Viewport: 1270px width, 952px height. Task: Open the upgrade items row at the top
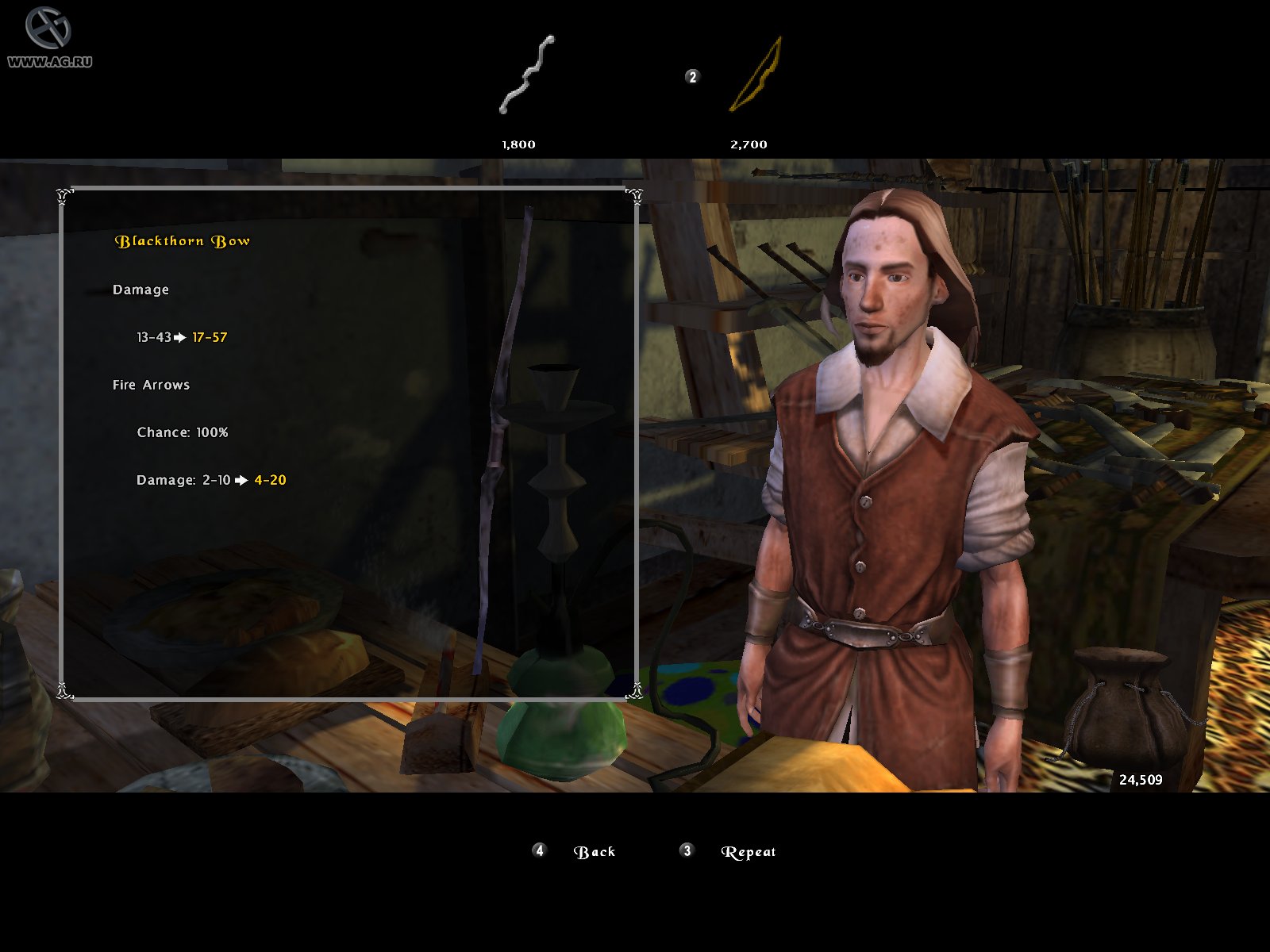click(x=635, y=79)
